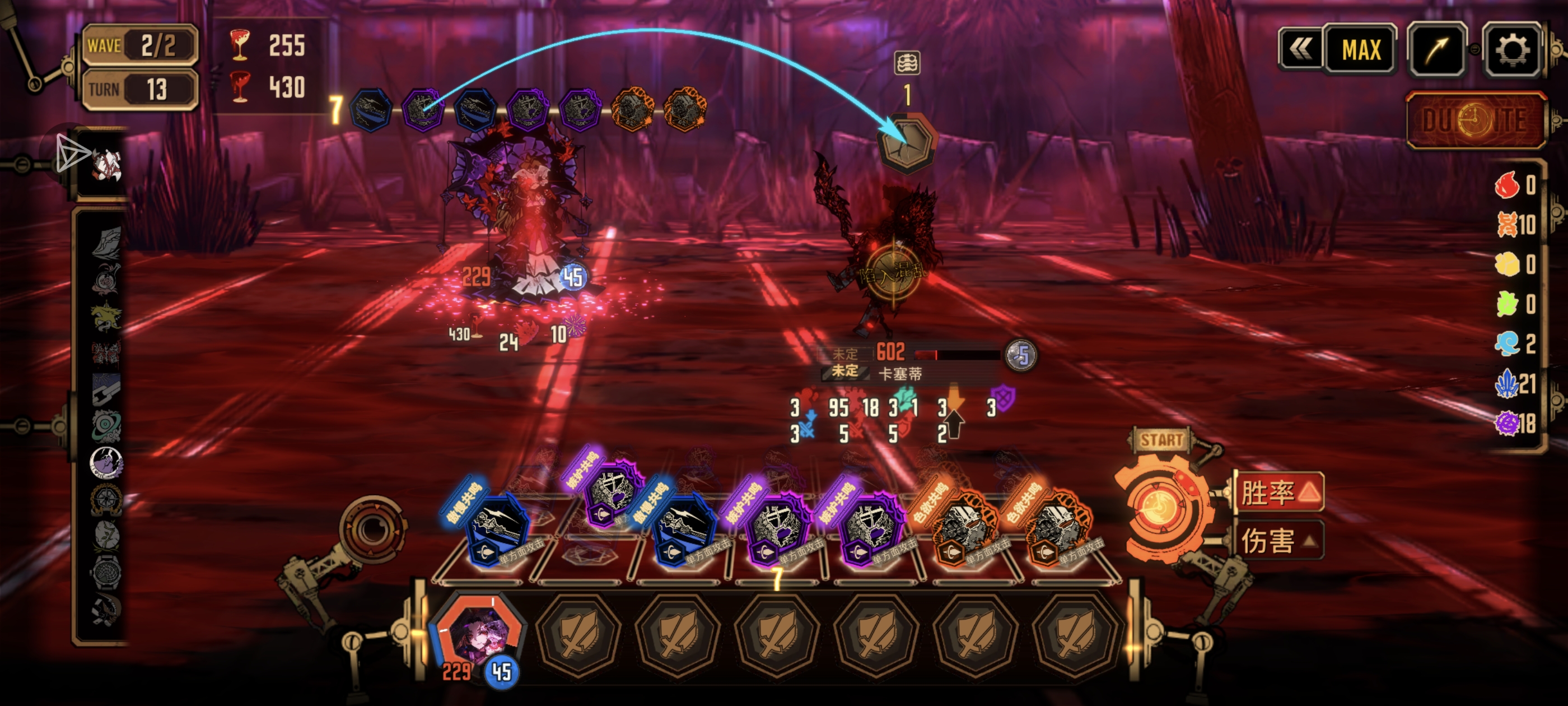The height and width of the screenshot is (706, 1568).
Task: Inspect the stacked layers icon above enemy
Action: [x=907, y=63]
